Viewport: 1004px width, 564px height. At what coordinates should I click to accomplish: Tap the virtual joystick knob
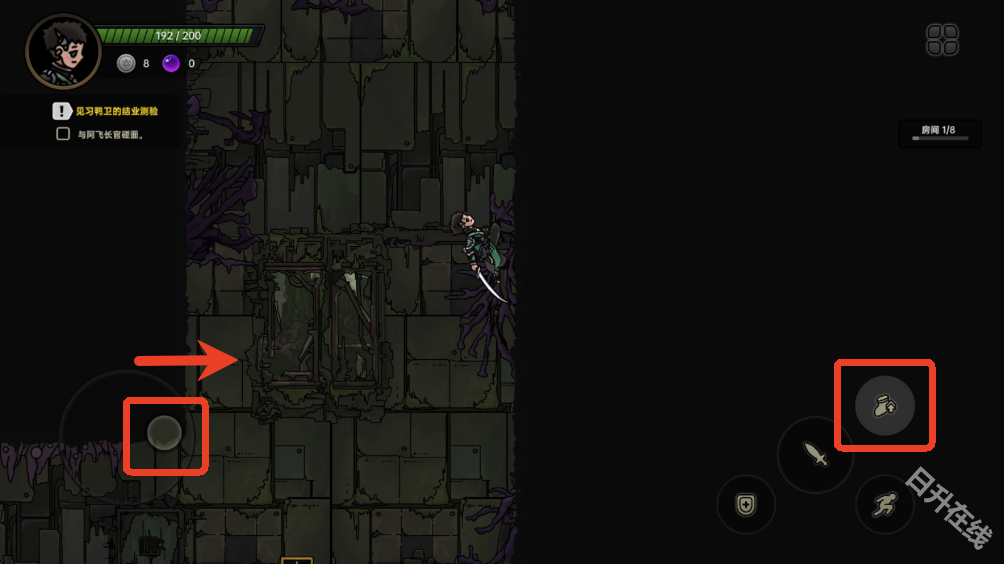tap(164, 433)
